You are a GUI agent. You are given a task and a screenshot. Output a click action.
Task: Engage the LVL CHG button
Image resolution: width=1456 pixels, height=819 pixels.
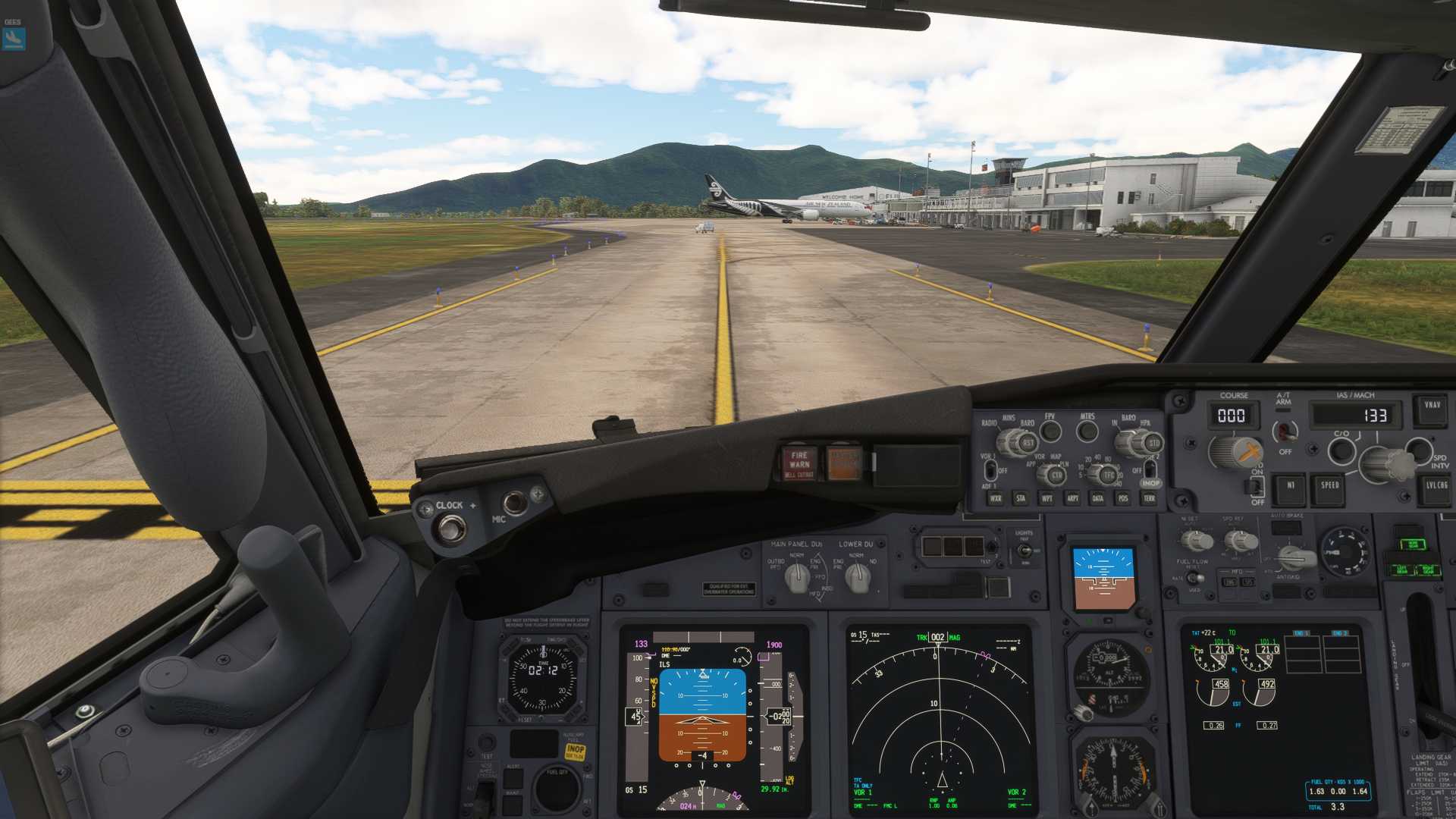(1436, 486)
